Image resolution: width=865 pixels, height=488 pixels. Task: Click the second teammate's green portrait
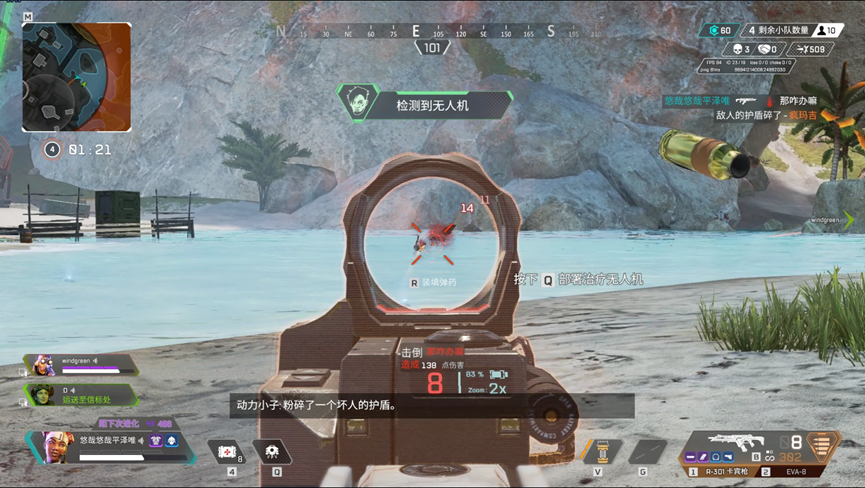(x=42, y=395)
